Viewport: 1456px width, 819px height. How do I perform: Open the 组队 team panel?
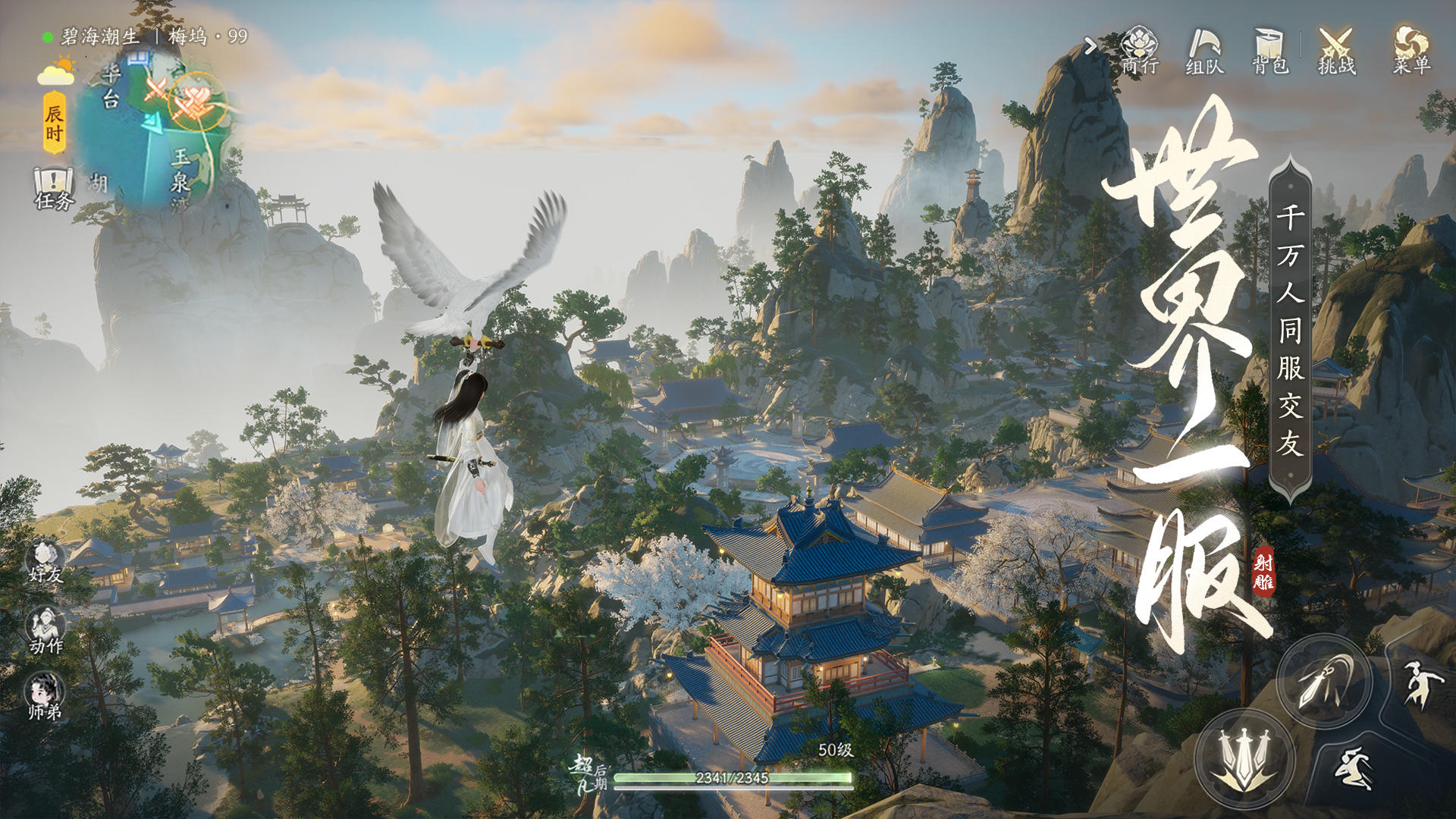coord(1205,51)
